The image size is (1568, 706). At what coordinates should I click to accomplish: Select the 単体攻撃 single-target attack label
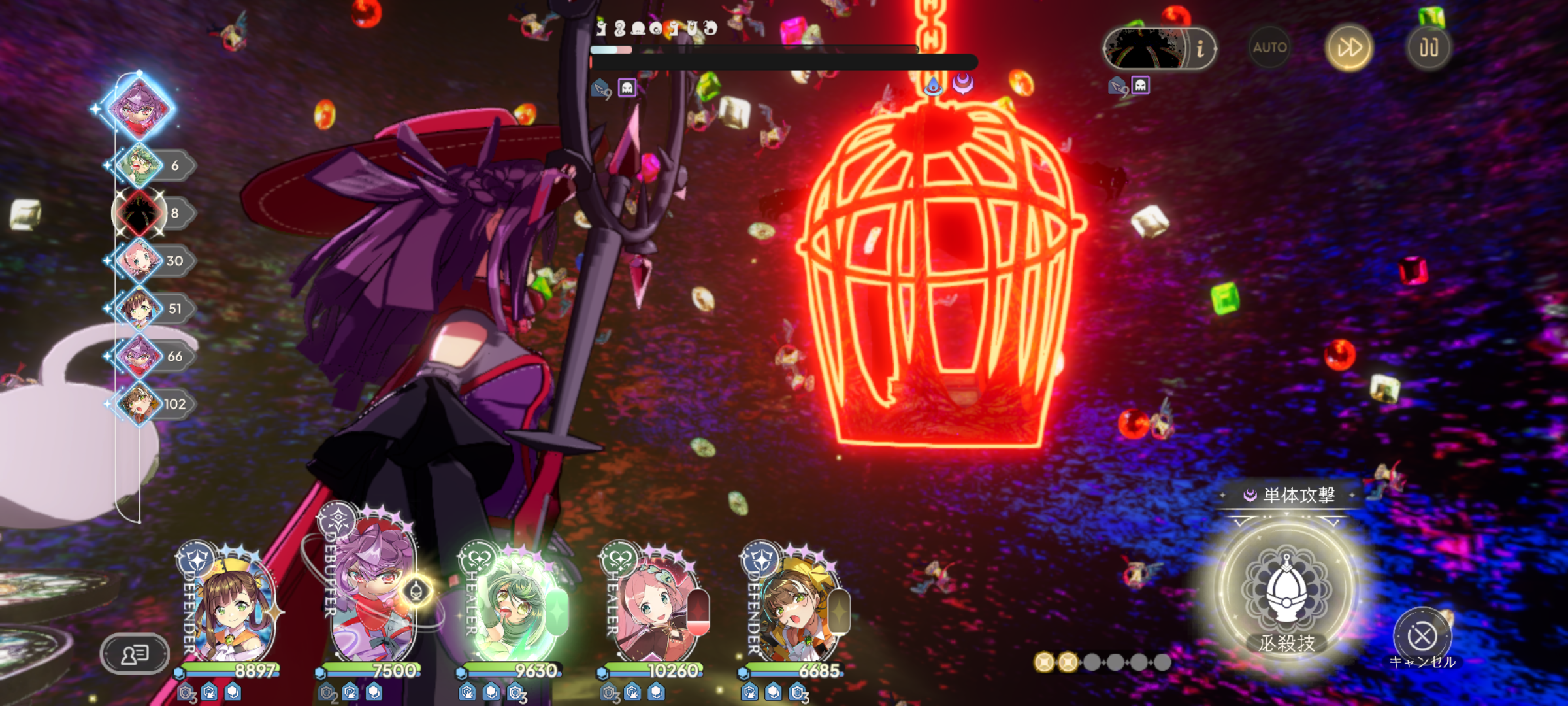(1290, 496)
